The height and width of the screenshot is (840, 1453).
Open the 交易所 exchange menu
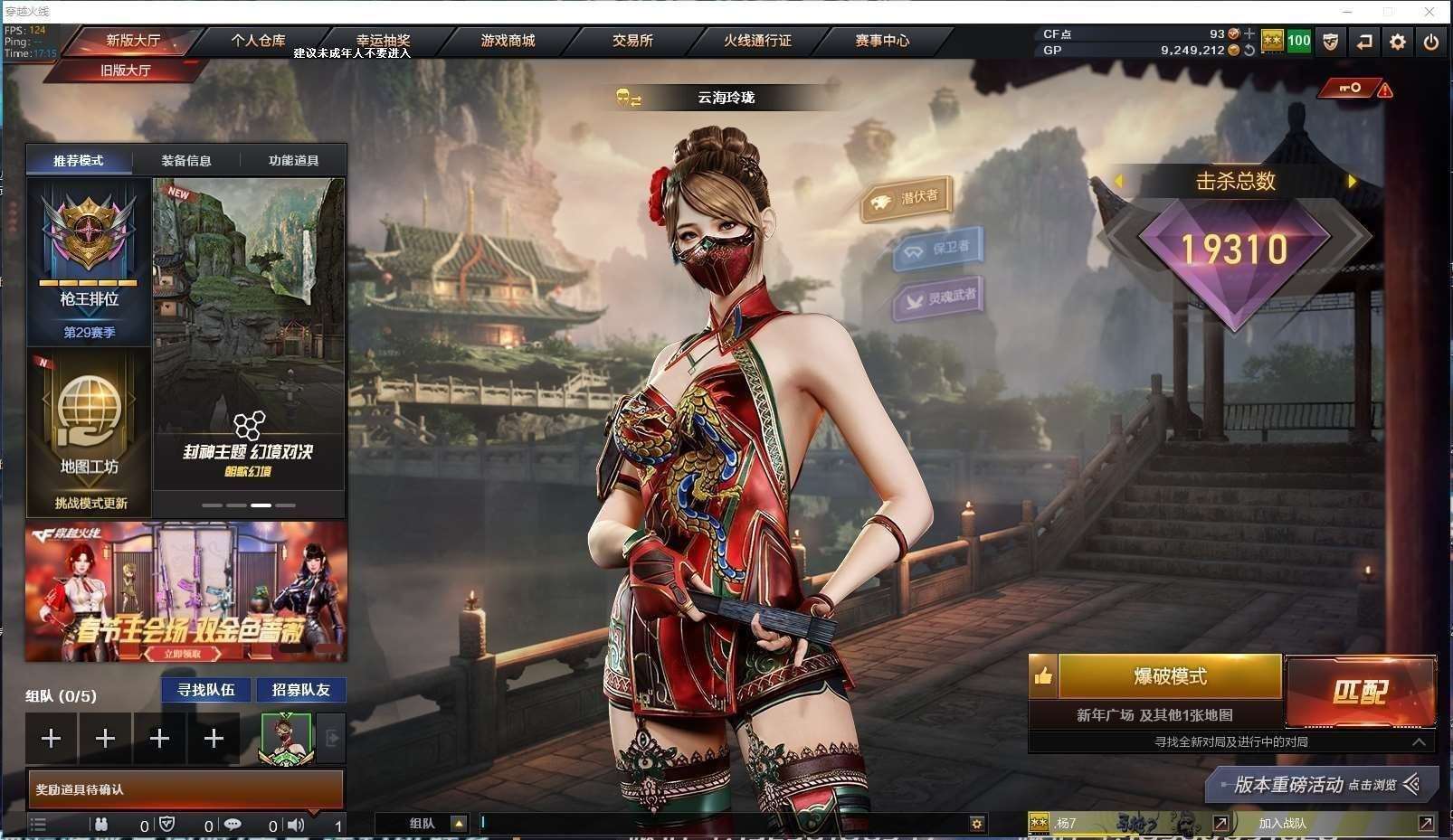click(x=632, y=41)
